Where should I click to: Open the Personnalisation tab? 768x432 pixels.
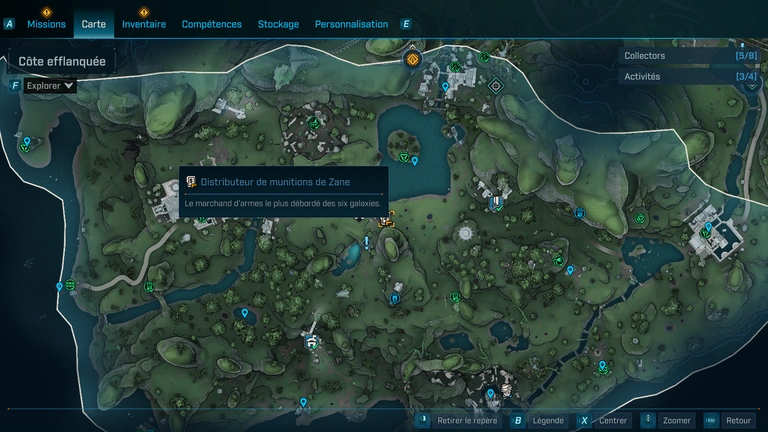pyautogui.click(x=351, y=24)
